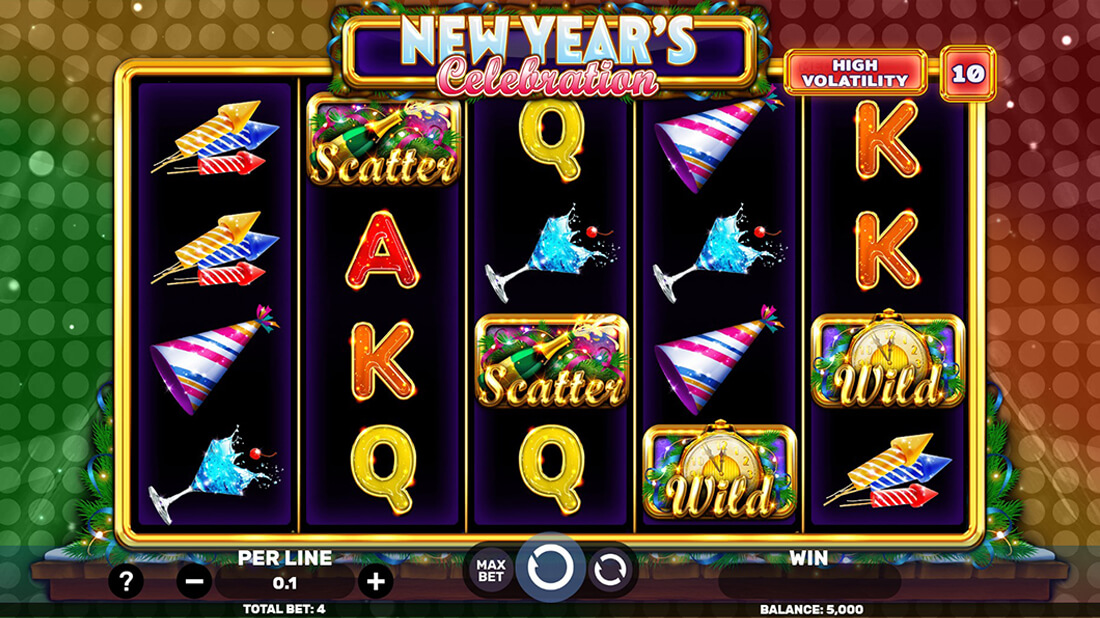
Task: Spin the reels
Action: point(550,568)
